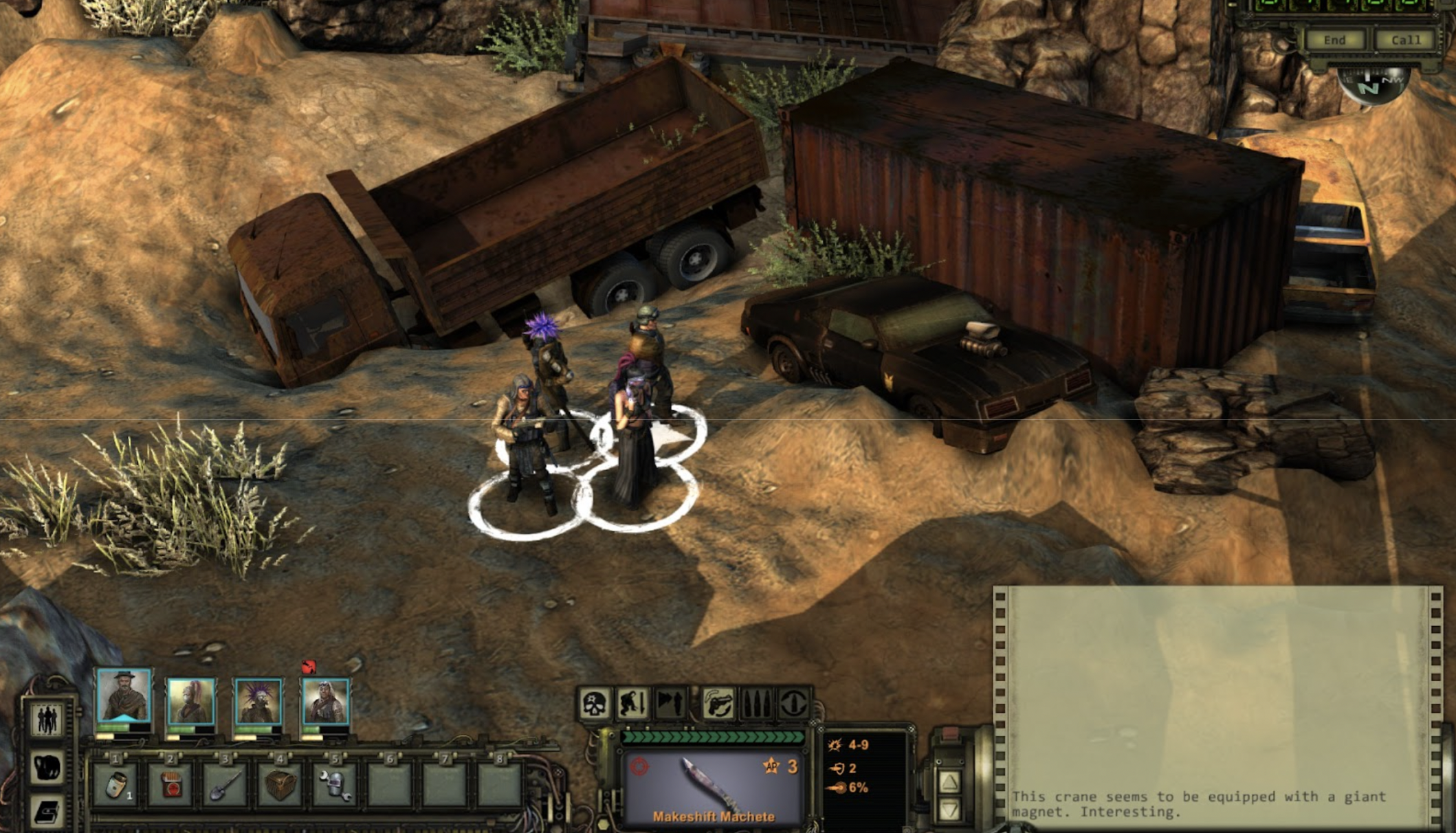The height and width of the screenshot is (833, 1456).
Task: Click the Call radio button
Action: [1405, 41]
